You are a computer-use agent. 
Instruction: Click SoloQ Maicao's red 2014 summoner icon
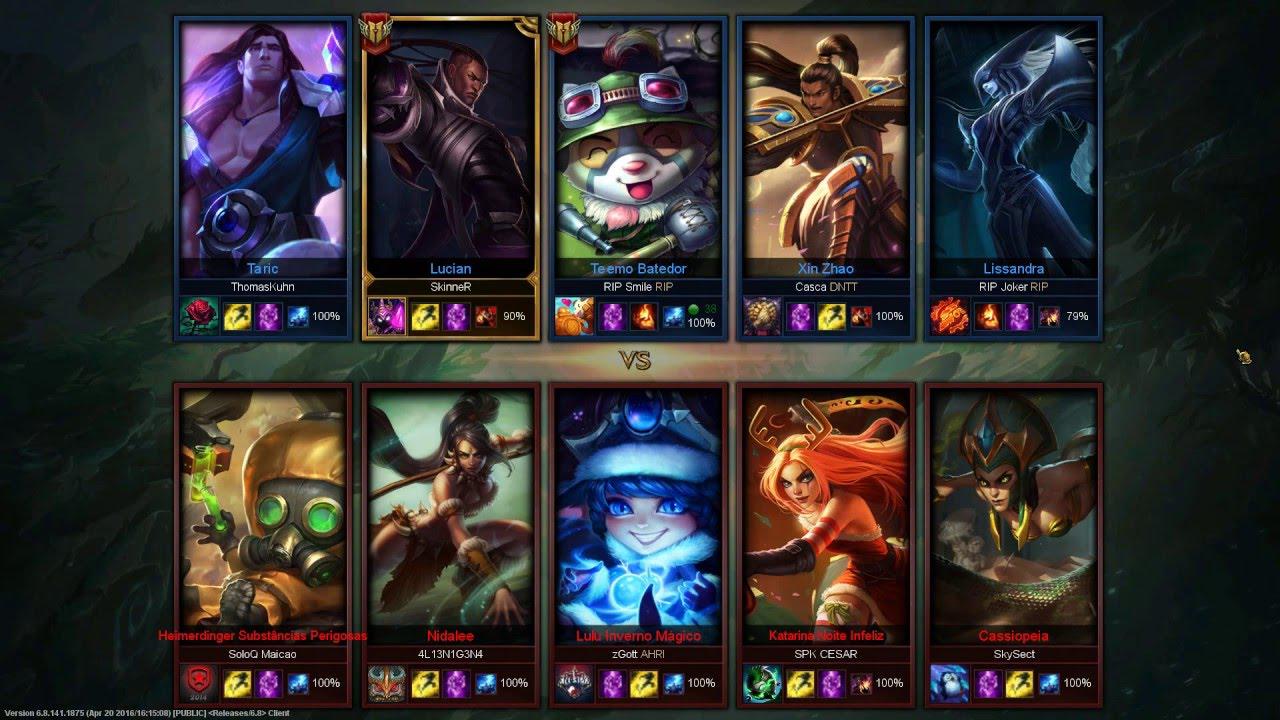coord(199,683)
